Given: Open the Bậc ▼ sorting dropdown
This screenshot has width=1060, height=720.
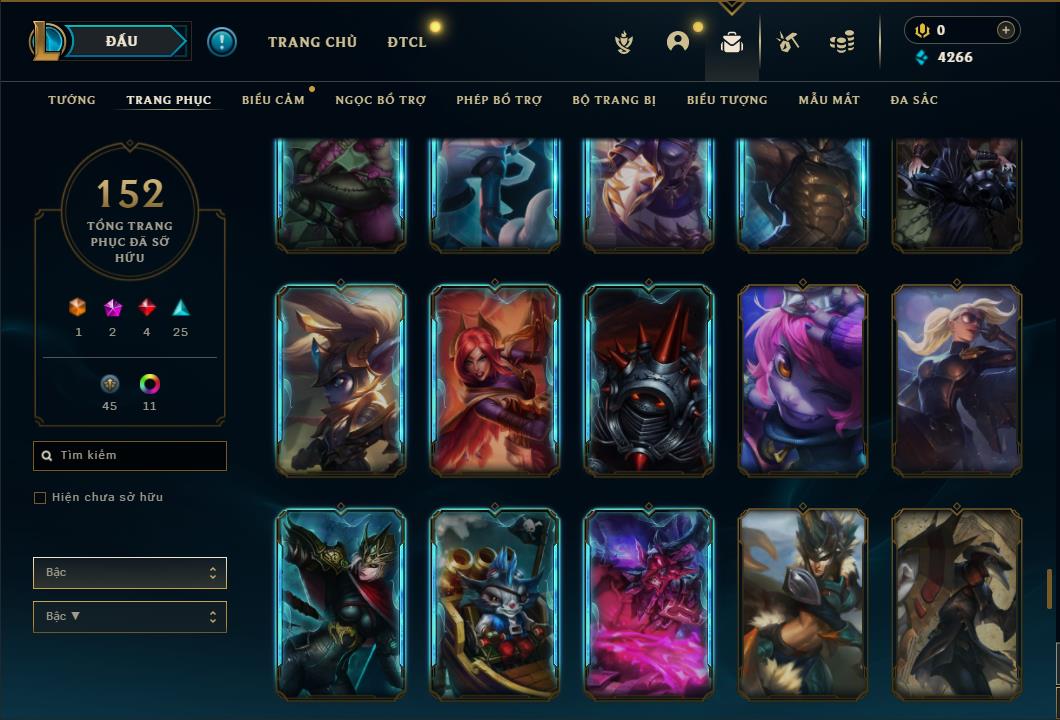Looking at the screenshot, I should coord(130,617).
